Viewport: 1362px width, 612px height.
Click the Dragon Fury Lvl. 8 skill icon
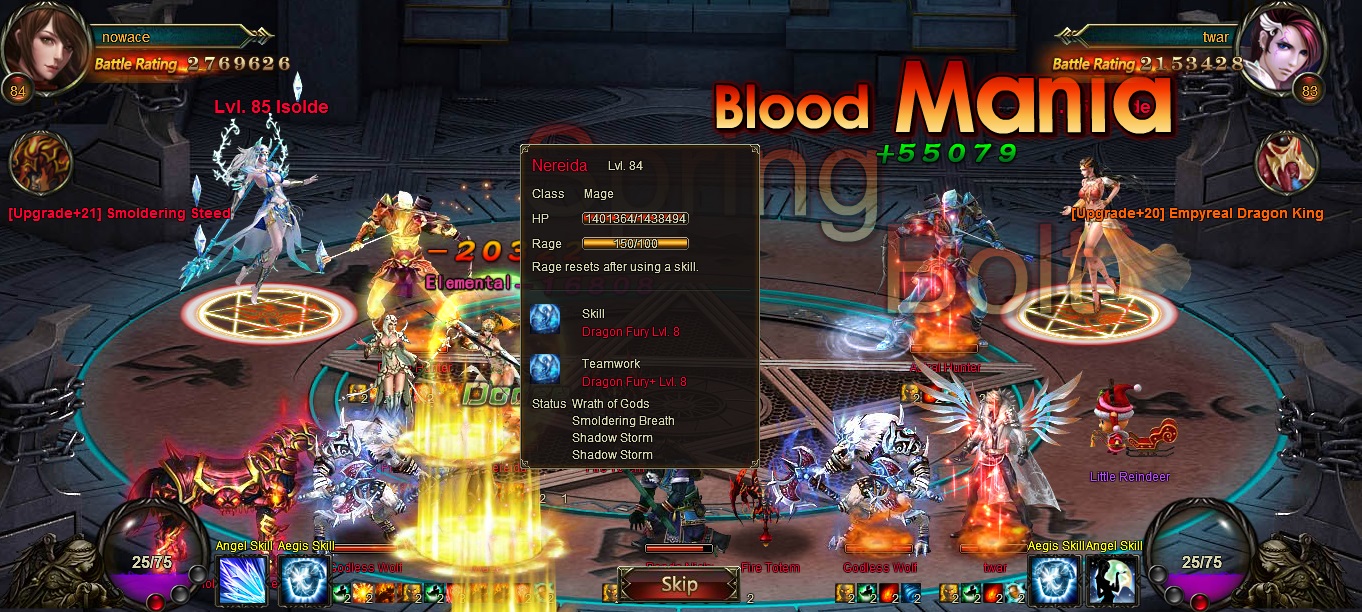tap(546, 321)
